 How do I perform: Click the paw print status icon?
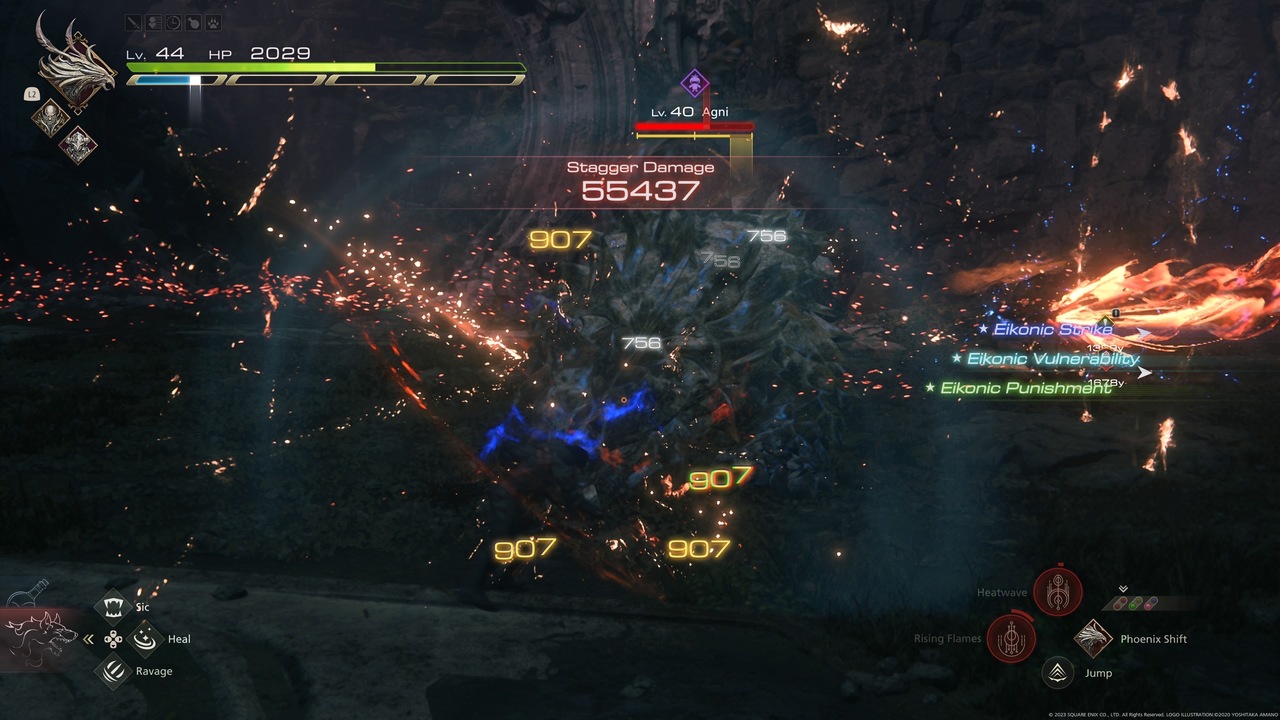coord(213,22)
